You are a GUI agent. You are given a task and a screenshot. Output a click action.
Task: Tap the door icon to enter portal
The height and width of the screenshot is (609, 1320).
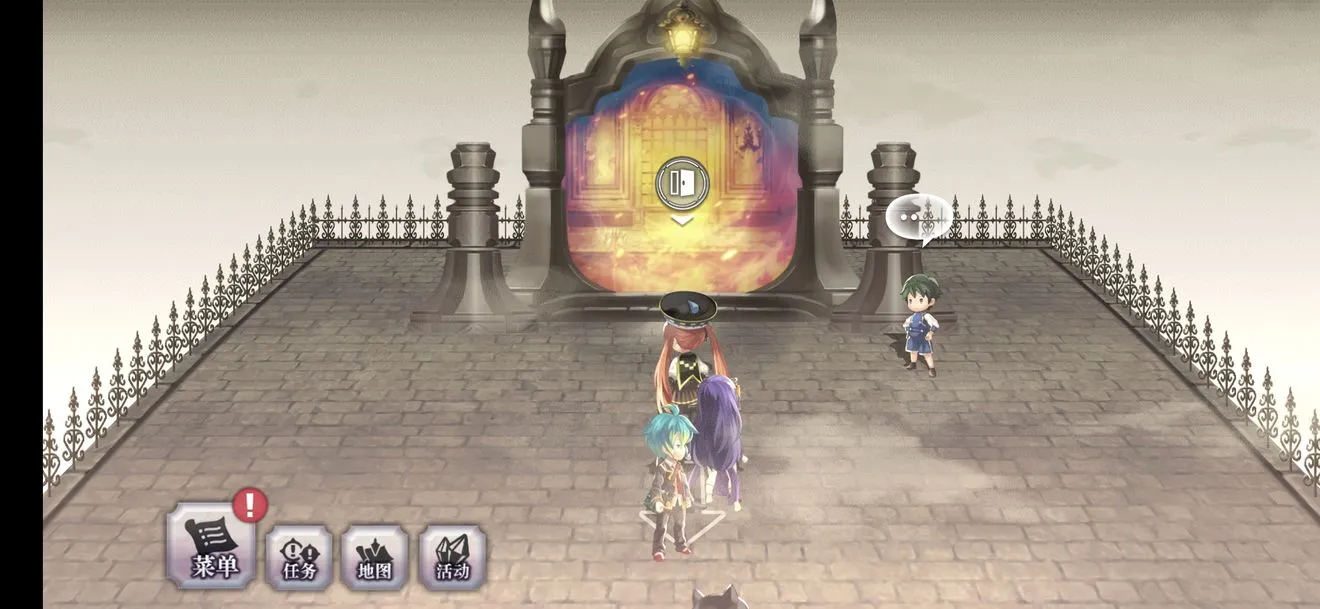[682, 183]
